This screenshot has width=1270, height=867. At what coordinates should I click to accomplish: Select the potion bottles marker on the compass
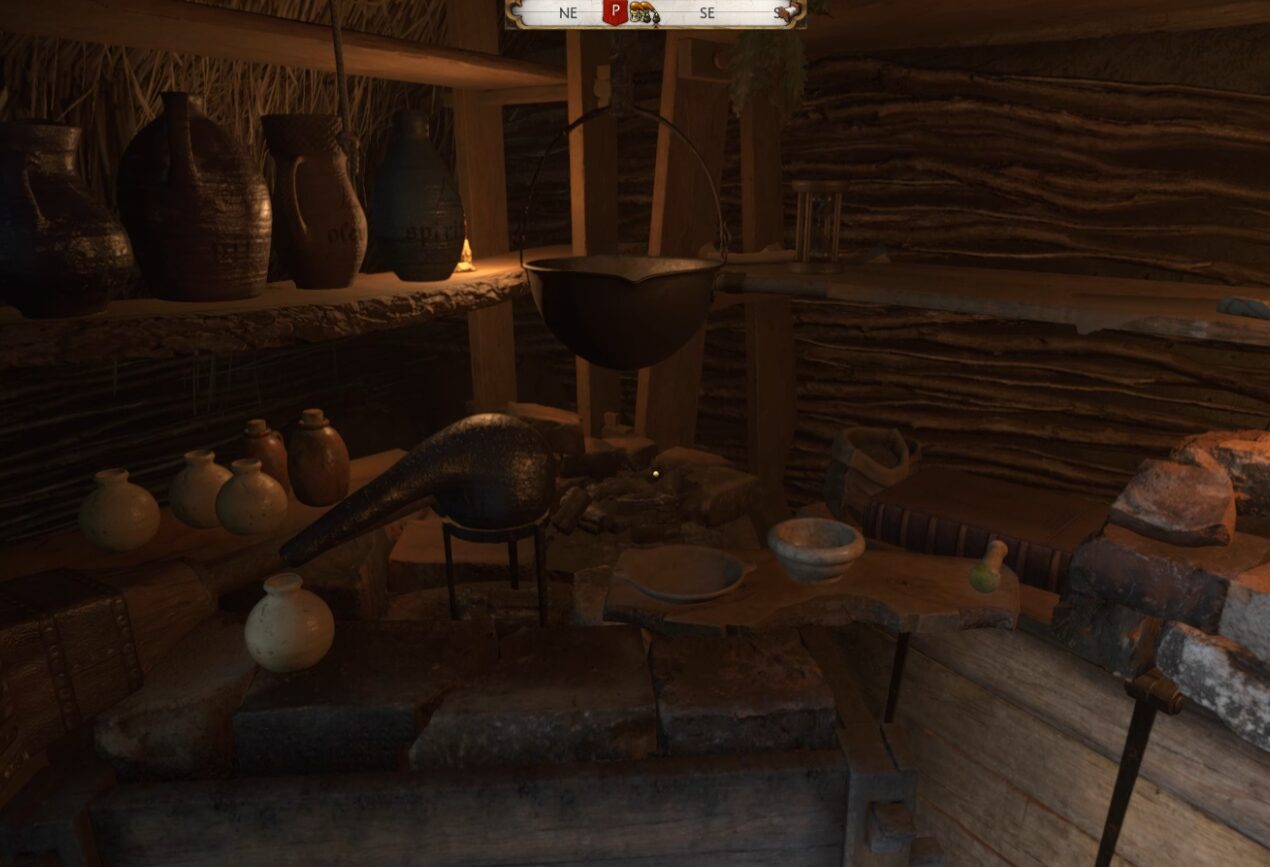click(643, 14)
